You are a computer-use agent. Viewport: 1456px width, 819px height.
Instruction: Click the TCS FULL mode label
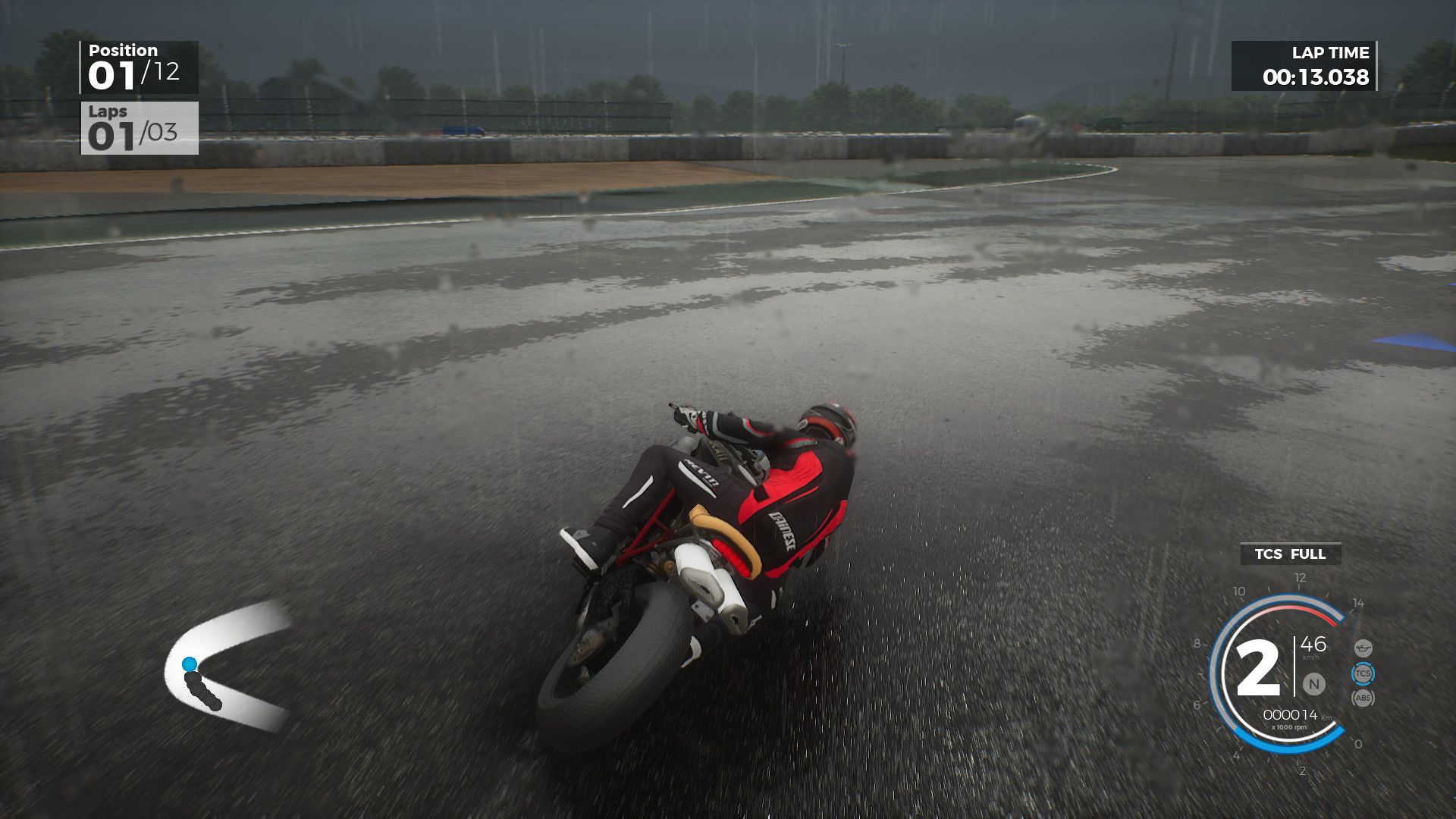pos(1290,554)
